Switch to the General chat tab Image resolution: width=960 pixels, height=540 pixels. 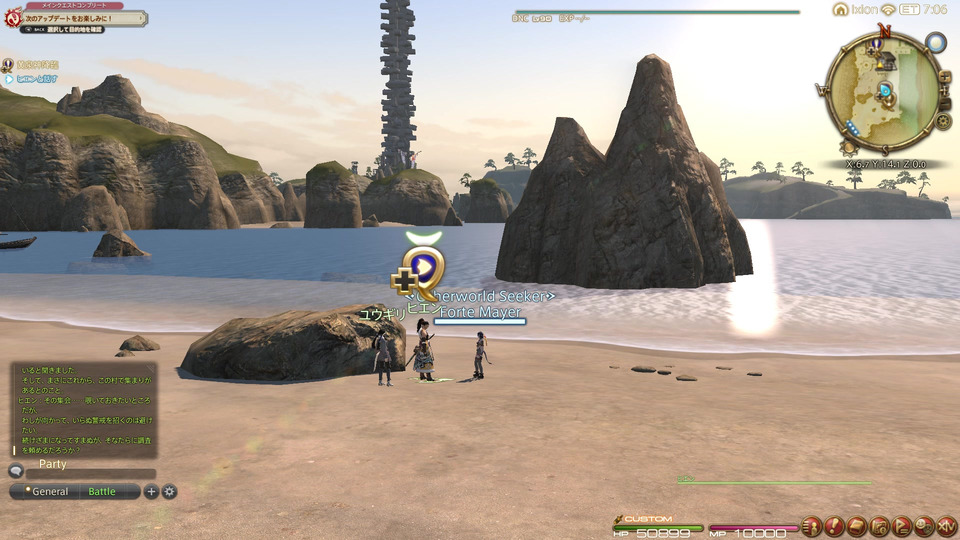48,491
